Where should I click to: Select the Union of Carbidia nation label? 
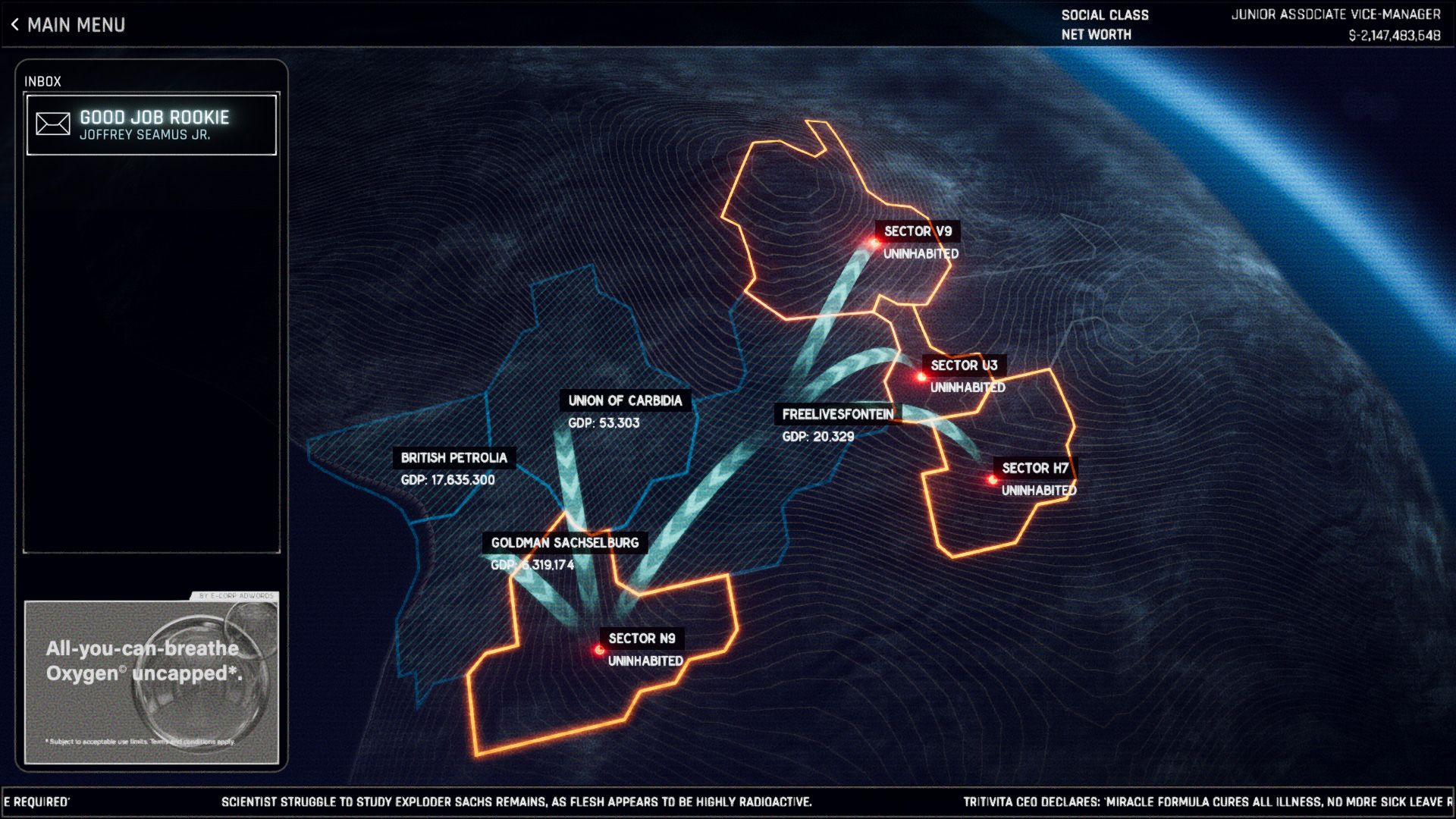point(625,401)
